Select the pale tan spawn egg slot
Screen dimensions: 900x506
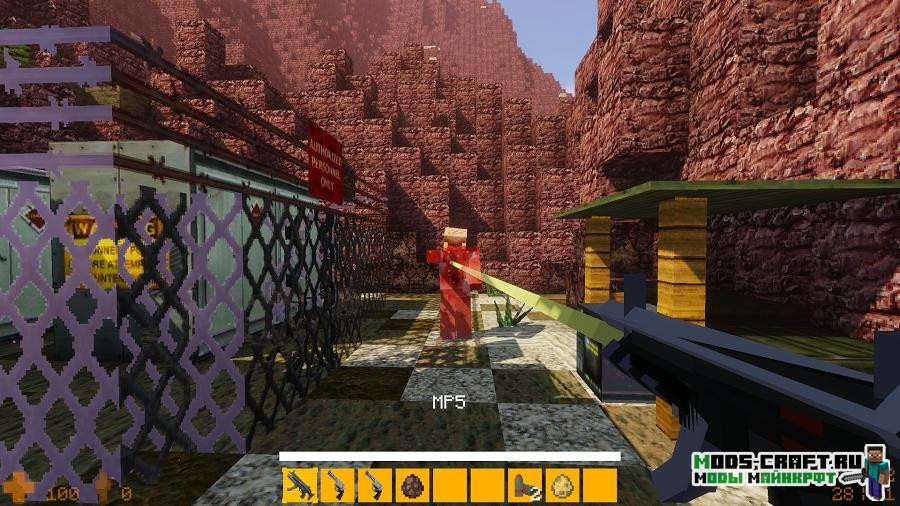[x=561, y=485]
